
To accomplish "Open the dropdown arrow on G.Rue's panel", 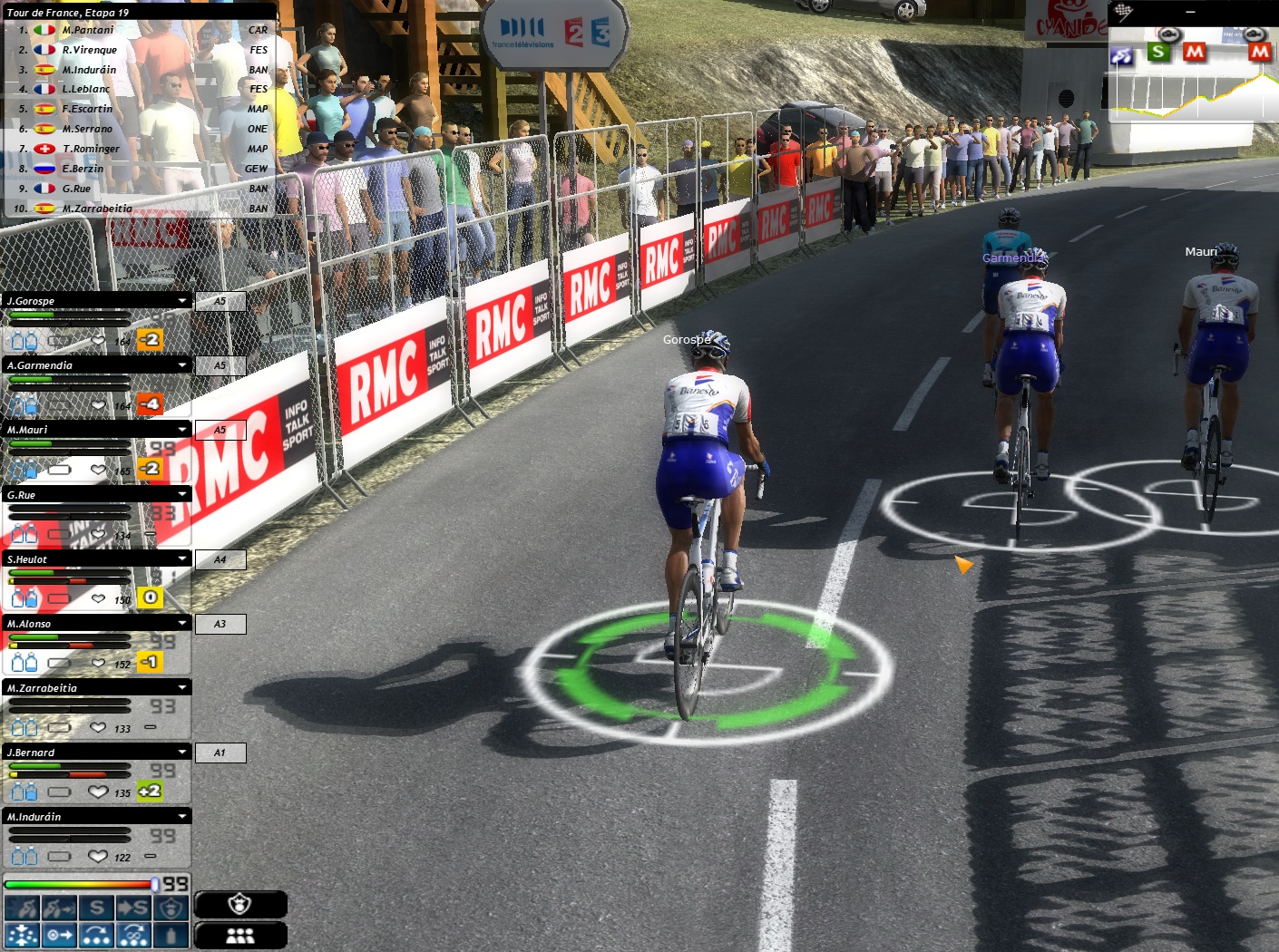I will (182, 495).
